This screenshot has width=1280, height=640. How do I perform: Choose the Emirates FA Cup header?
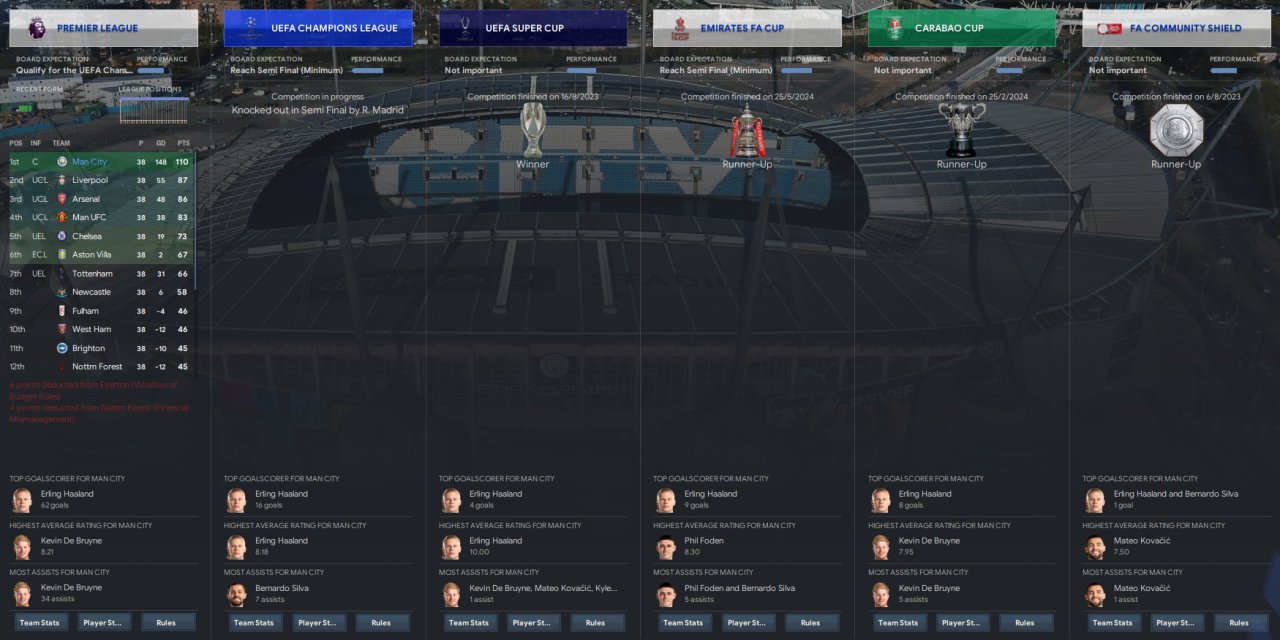pyautogui.click(x=747, y=28)
